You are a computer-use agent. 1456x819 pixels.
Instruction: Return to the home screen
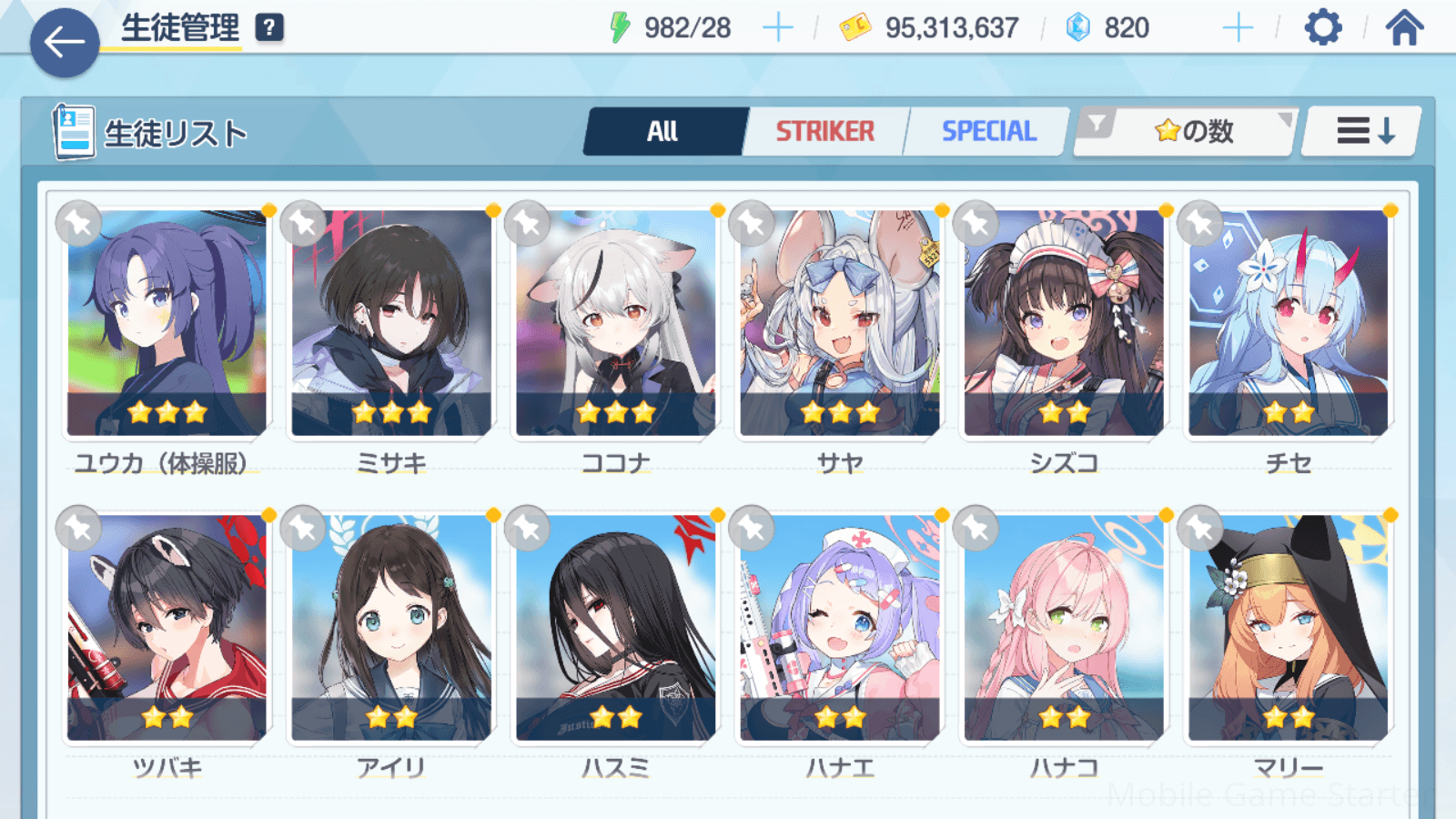1404,28
